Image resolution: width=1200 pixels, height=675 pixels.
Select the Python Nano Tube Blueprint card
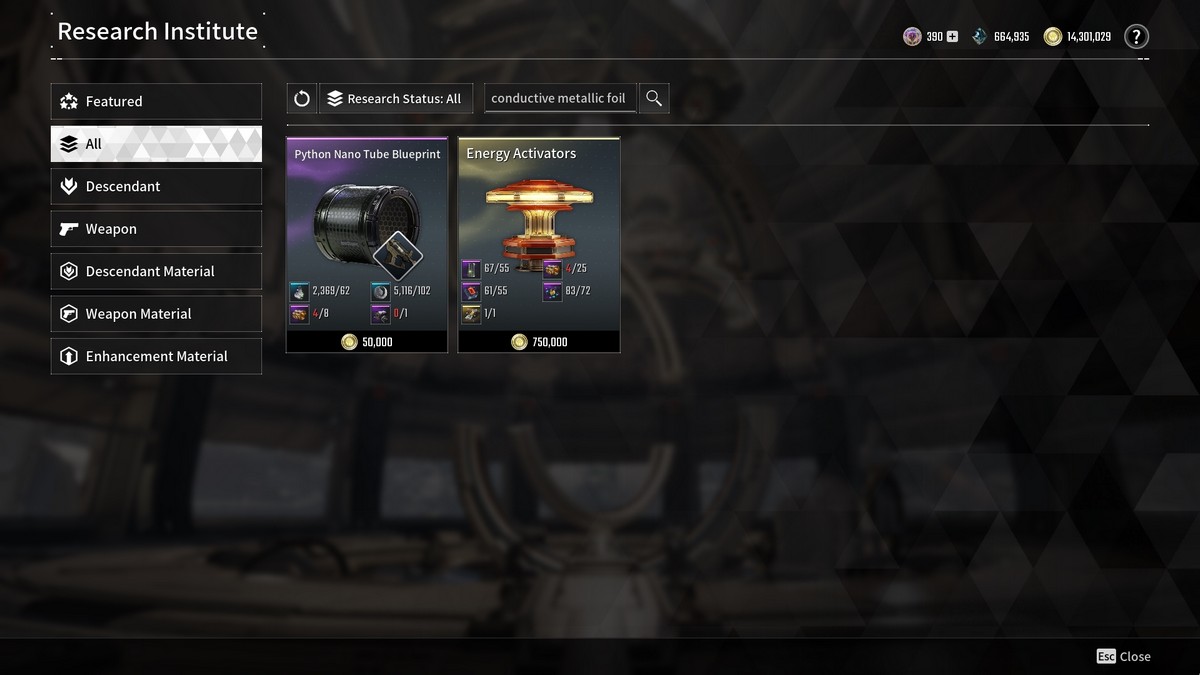point(367,245)
